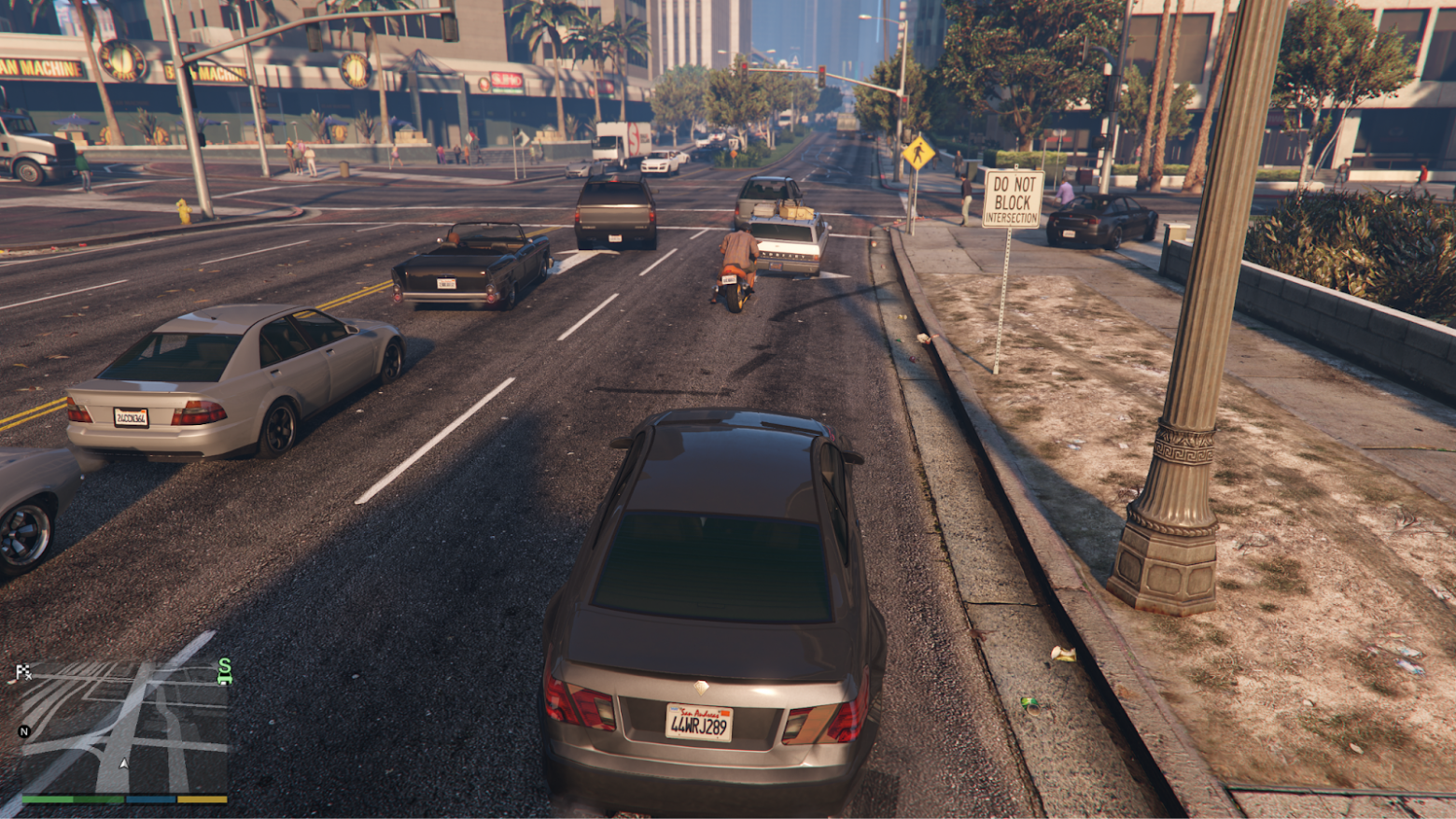Click the N north compass marker
This screenshot has width=1456, height=819.
pos(24,731)
